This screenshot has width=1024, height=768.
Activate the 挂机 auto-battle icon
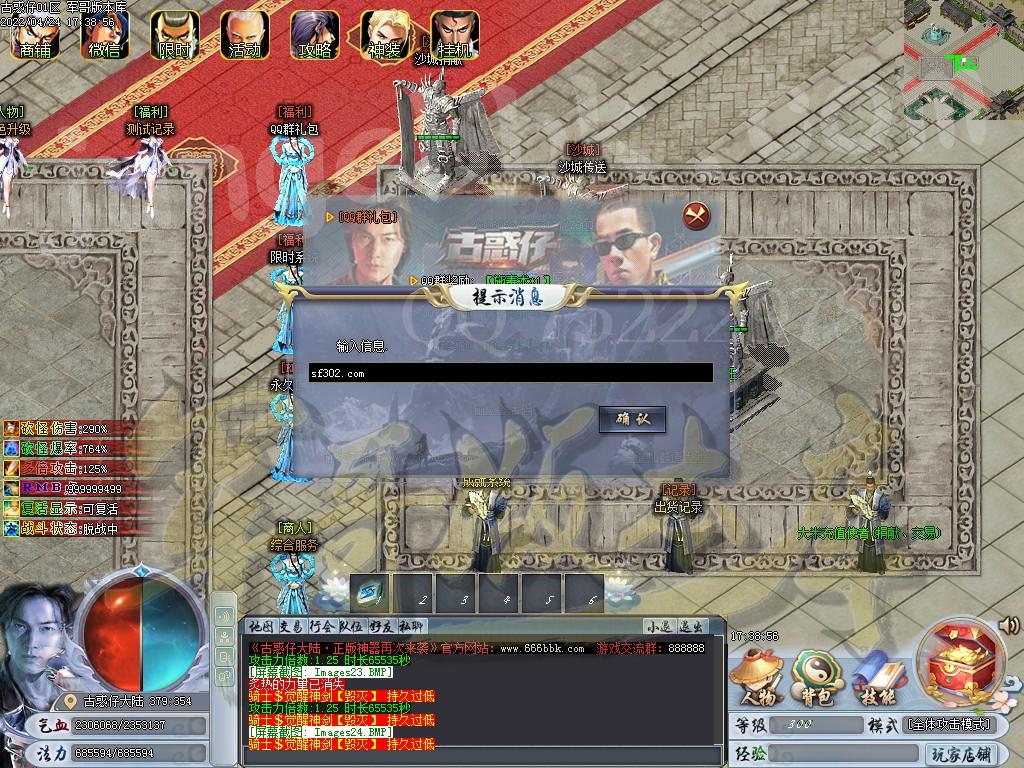[x=454, y=36]
